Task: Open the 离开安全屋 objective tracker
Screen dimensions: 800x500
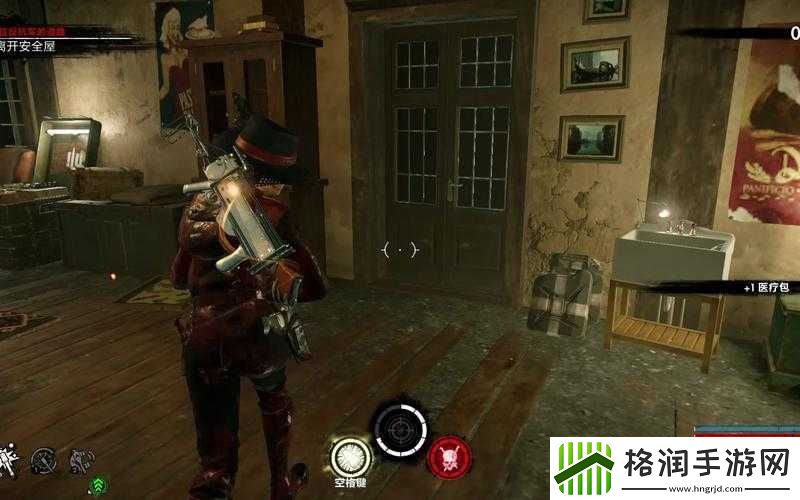Action: coord(30,46)
